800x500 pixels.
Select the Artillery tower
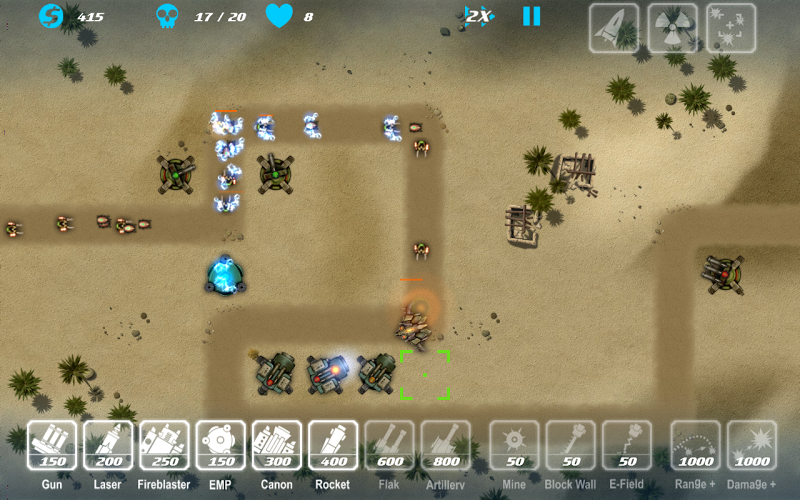point(446,445)
